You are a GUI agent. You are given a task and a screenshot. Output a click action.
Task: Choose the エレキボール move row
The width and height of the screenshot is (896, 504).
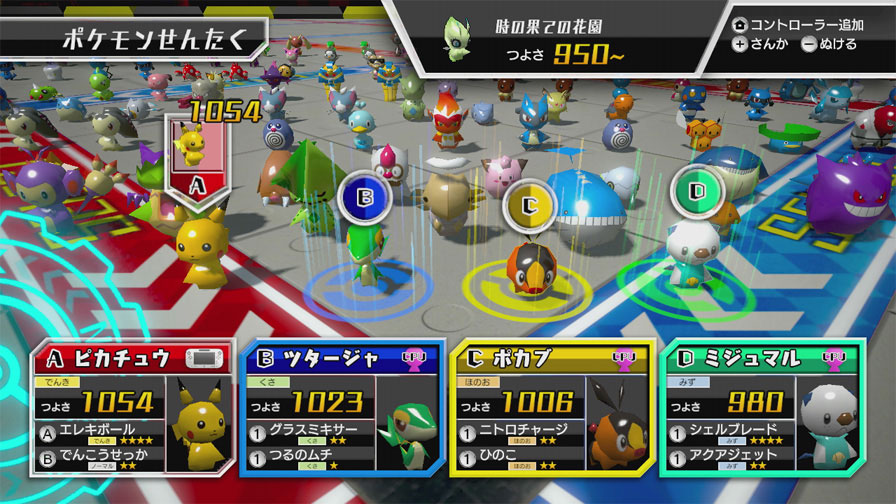click(x=103, y=436)
